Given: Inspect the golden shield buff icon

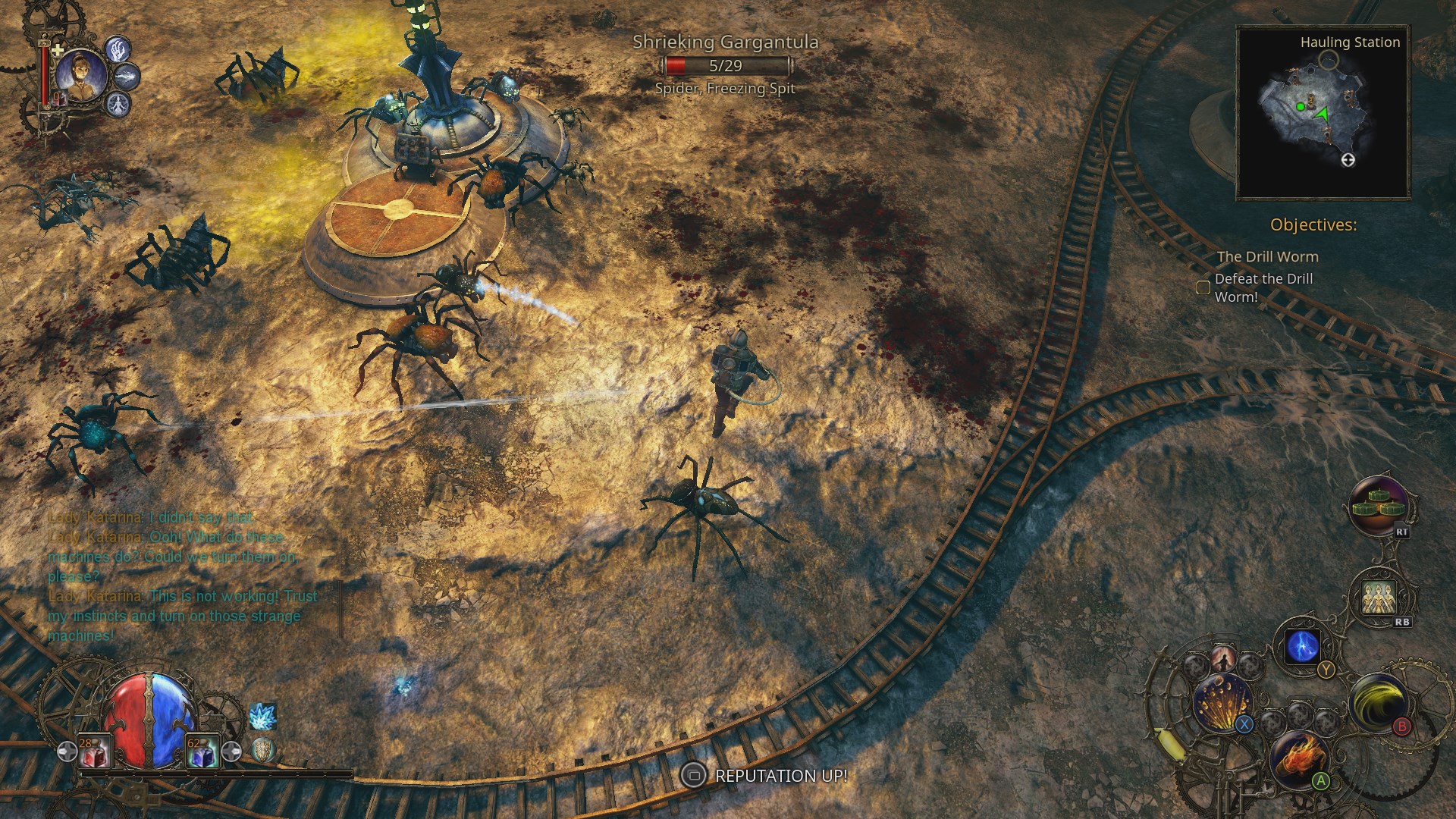Looking at the screenshot, I should tap(263, 750).
